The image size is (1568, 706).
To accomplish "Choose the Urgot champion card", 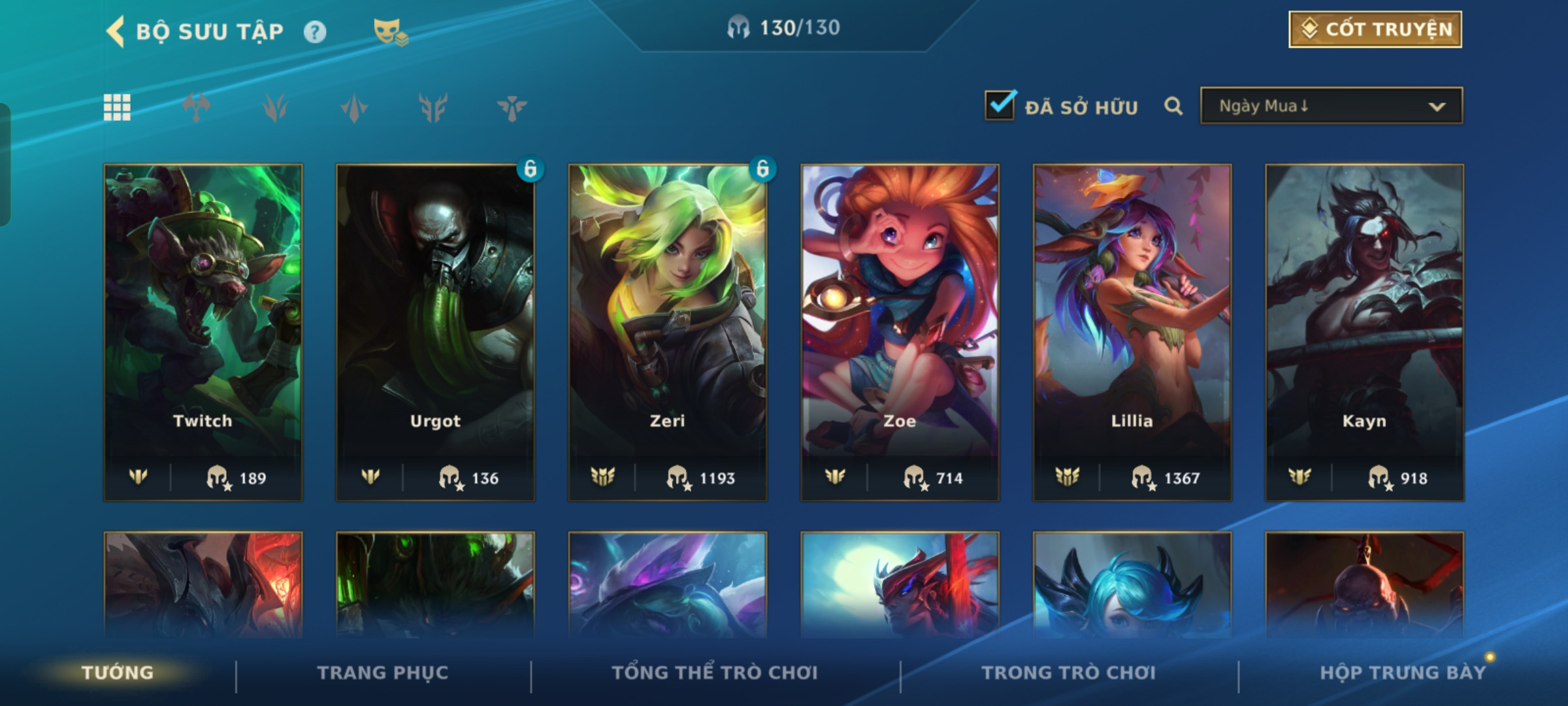I will click(435, 332).
